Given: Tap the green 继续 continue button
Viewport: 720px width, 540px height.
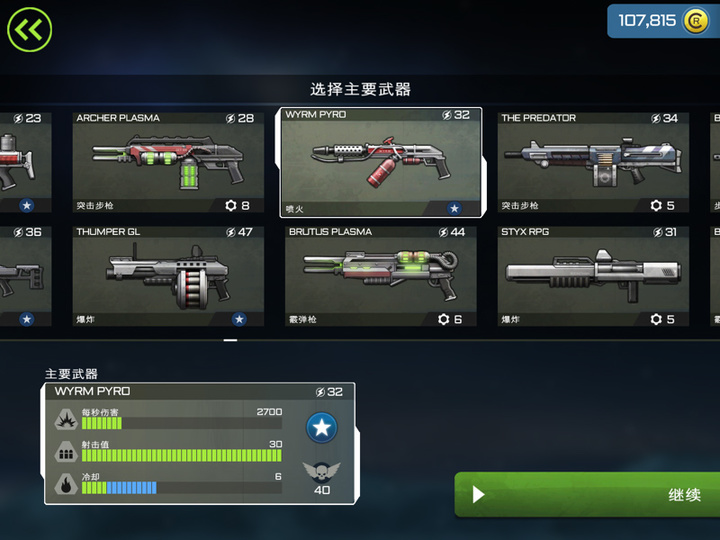Looking at the screenshot, I should click(x=588, y=495).
